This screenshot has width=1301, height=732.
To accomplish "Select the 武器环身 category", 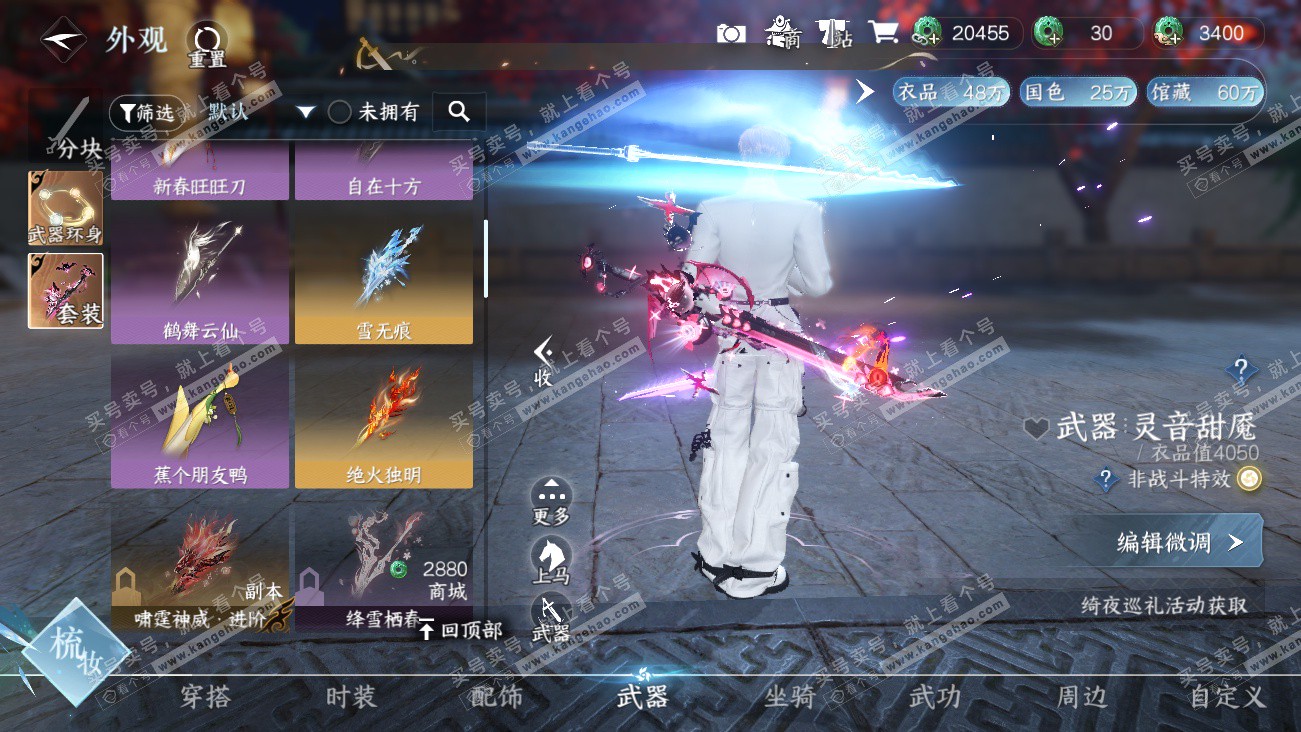I will pyautogui.click(x=65, y=207).
